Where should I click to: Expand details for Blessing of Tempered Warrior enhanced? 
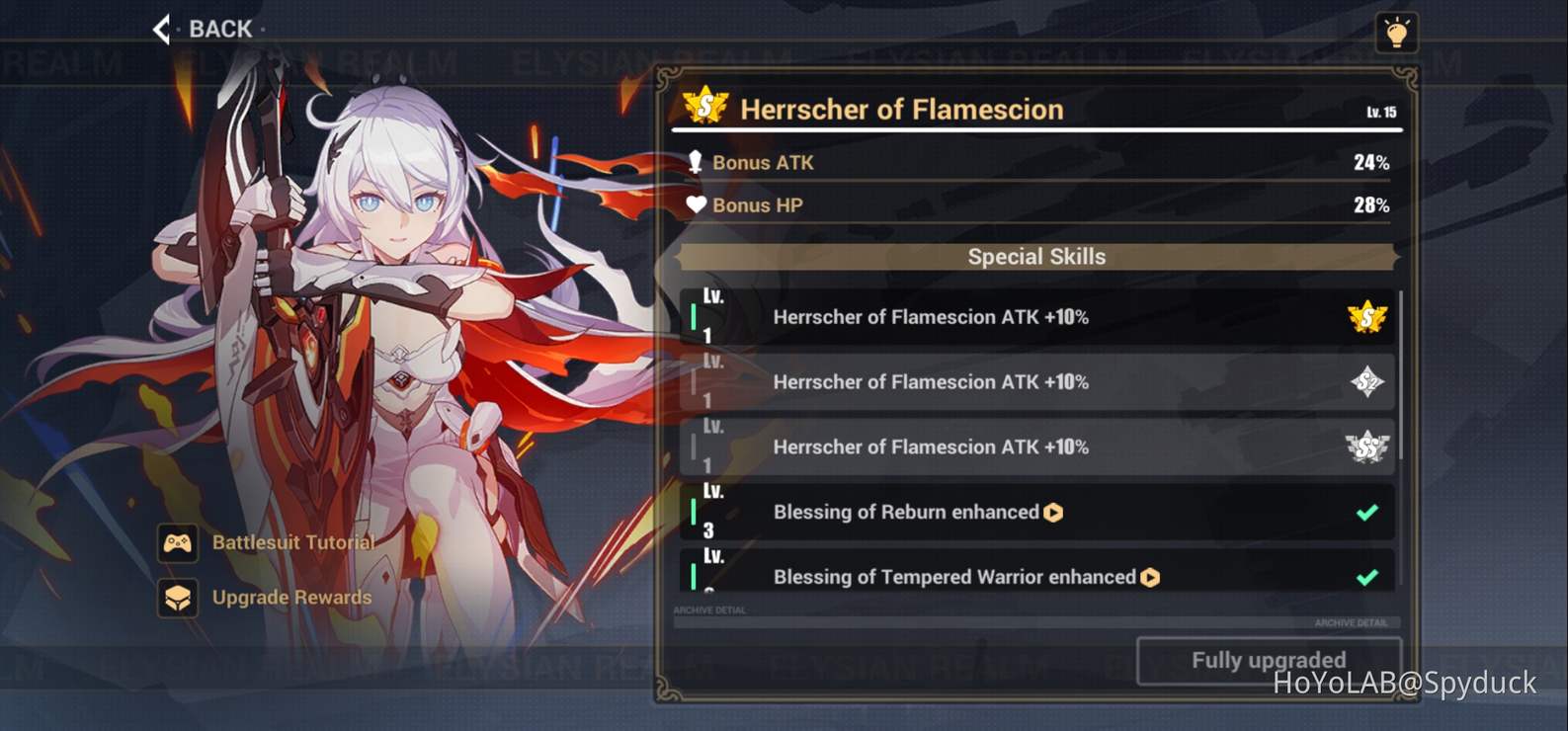pyautogui.click(x=1149, y=577)
